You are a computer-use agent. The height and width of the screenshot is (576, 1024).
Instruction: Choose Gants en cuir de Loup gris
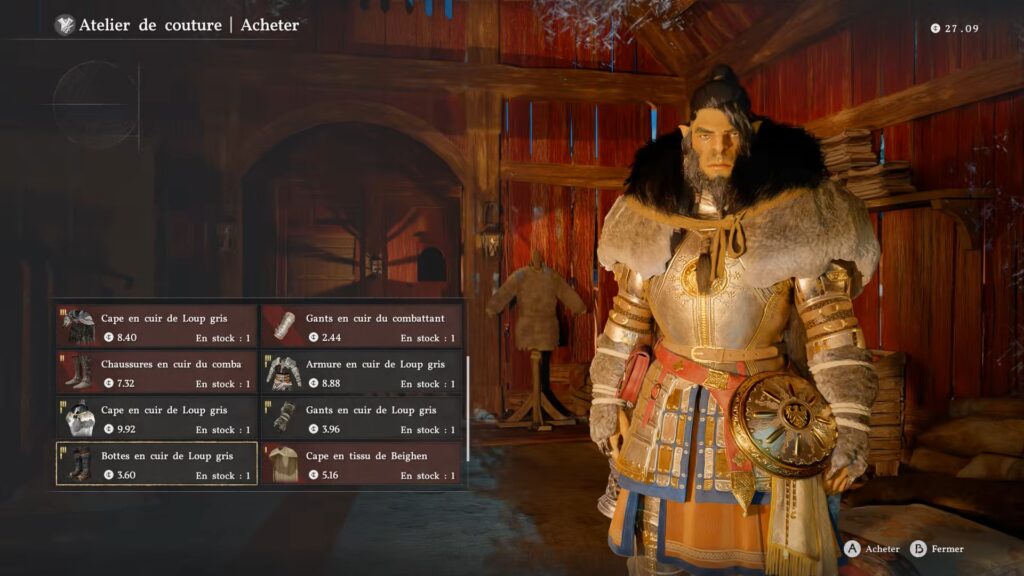(363, 419)
